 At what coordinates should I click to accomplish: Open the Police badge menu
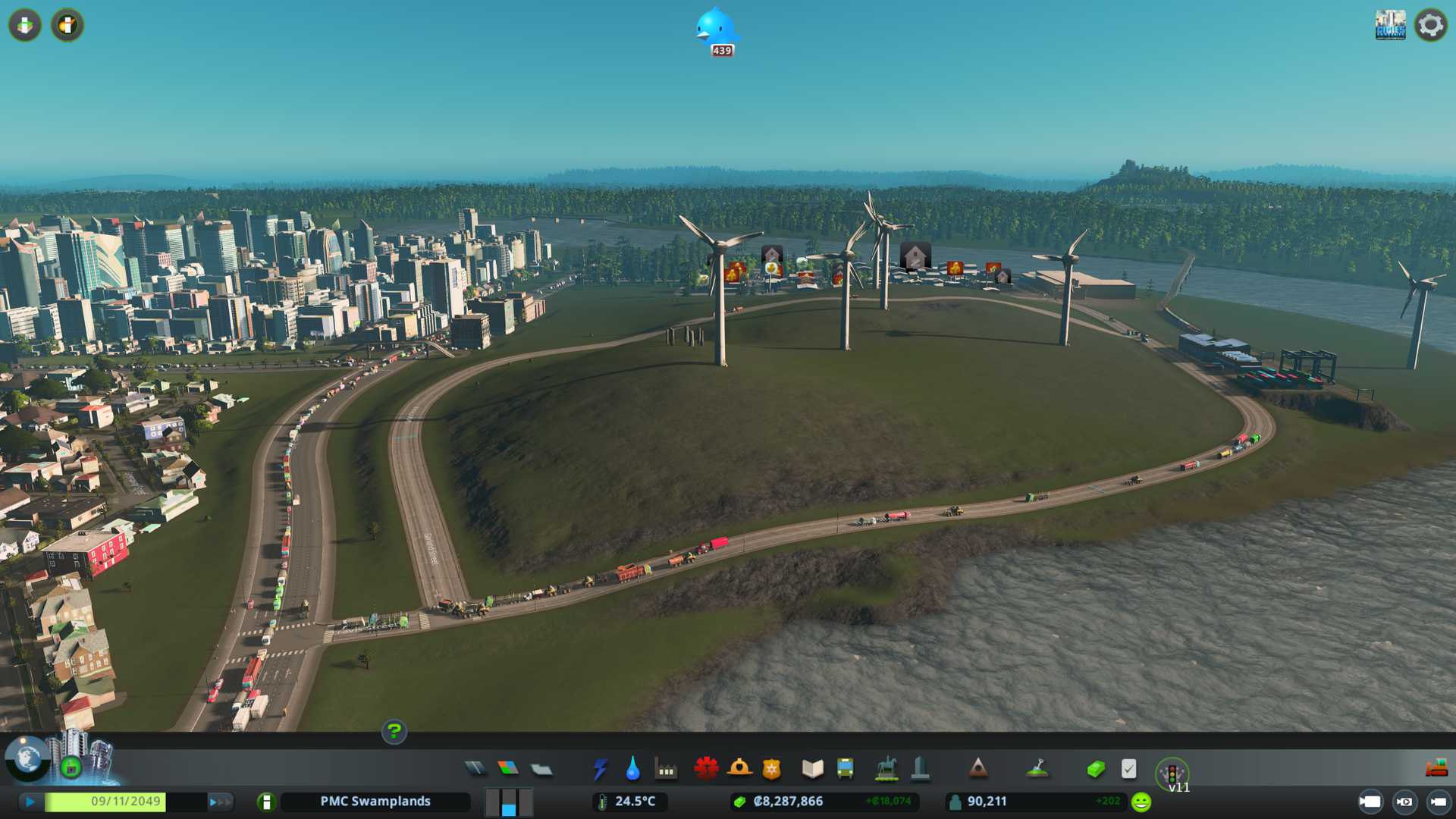772,769
